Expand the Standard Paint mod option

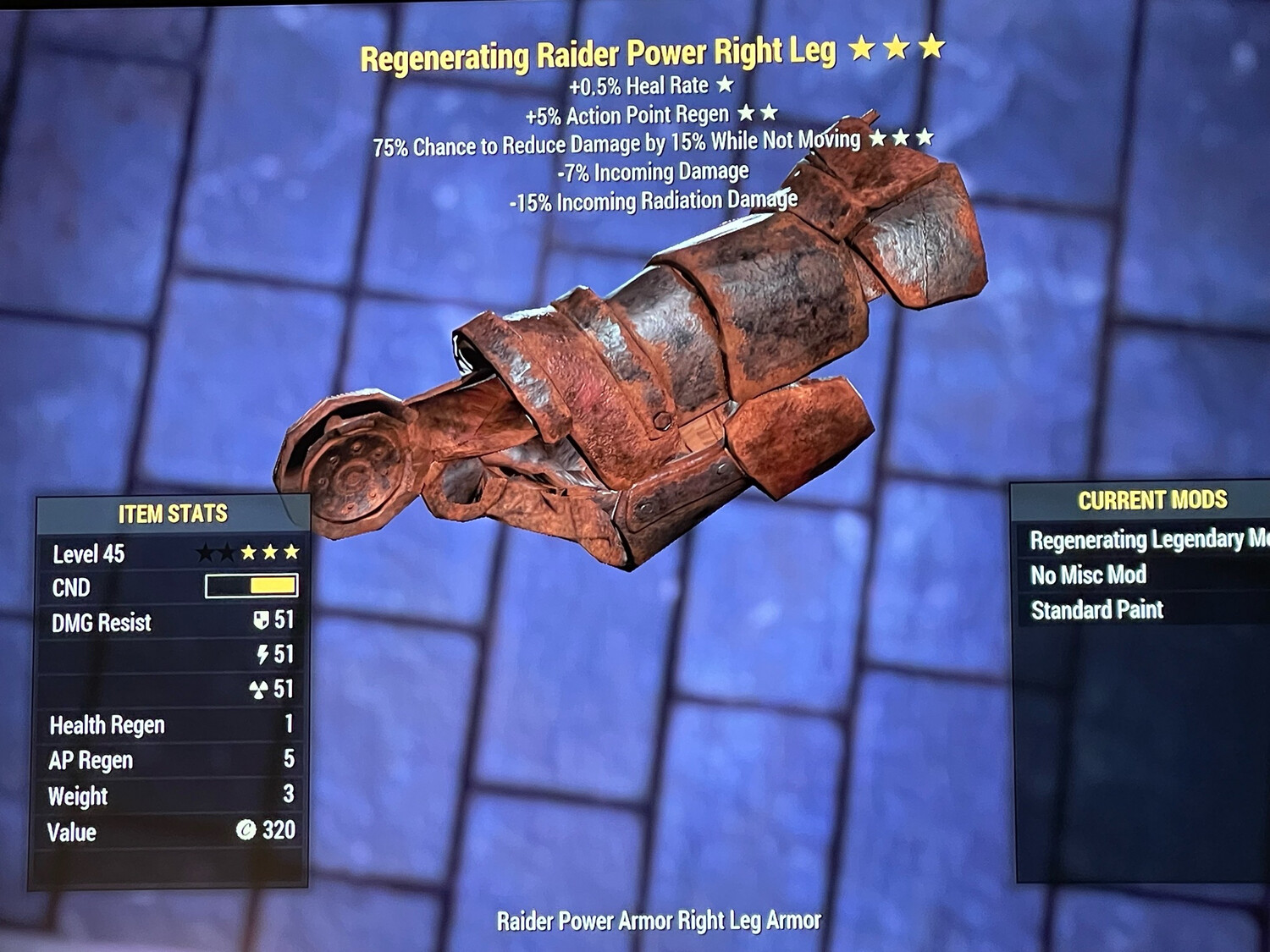pyautogui.click(x=1097, y=609)
